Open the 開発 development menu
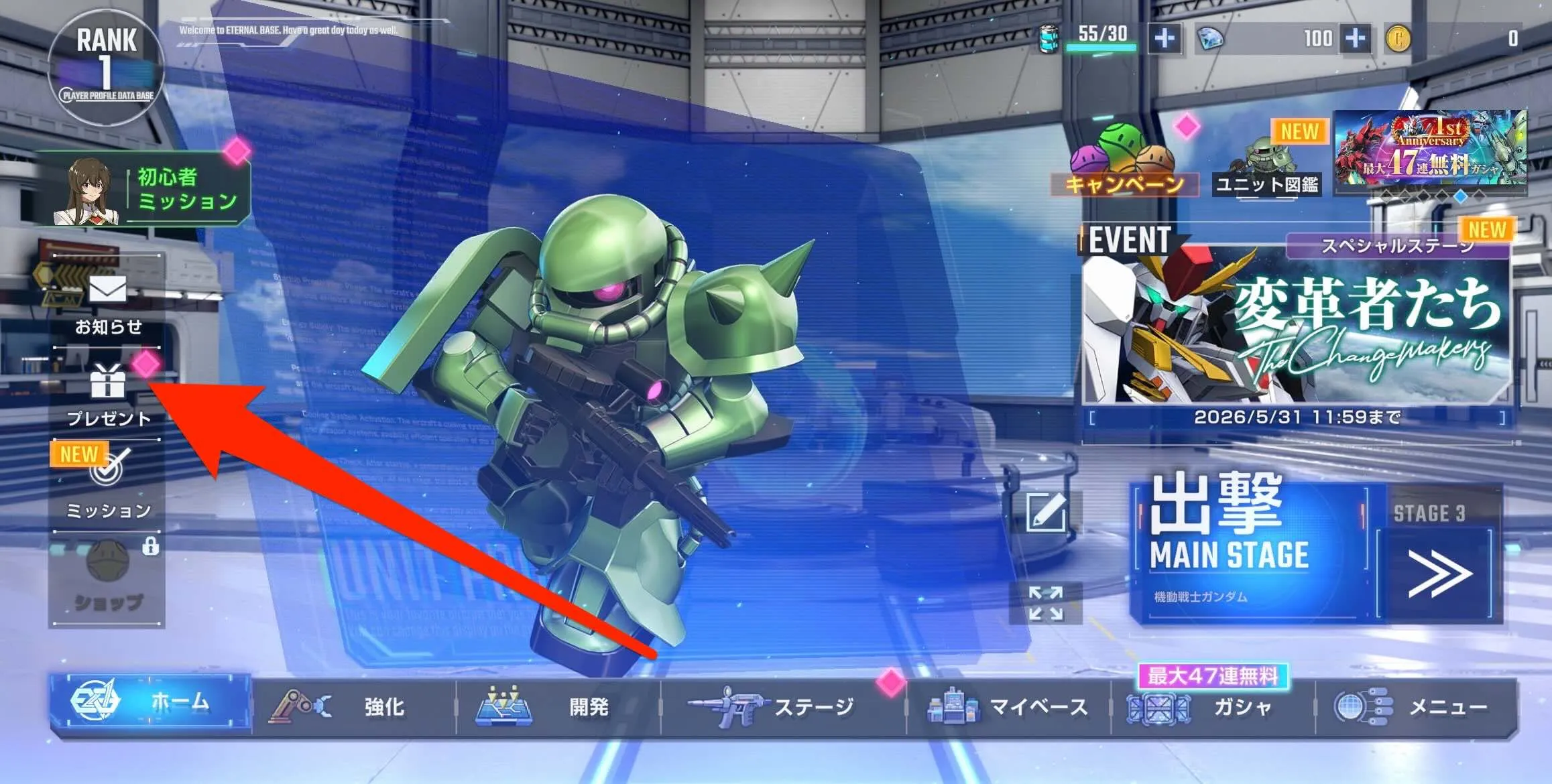The height and width of the screenshot is (784, 1552). click(x=550, y=707)
